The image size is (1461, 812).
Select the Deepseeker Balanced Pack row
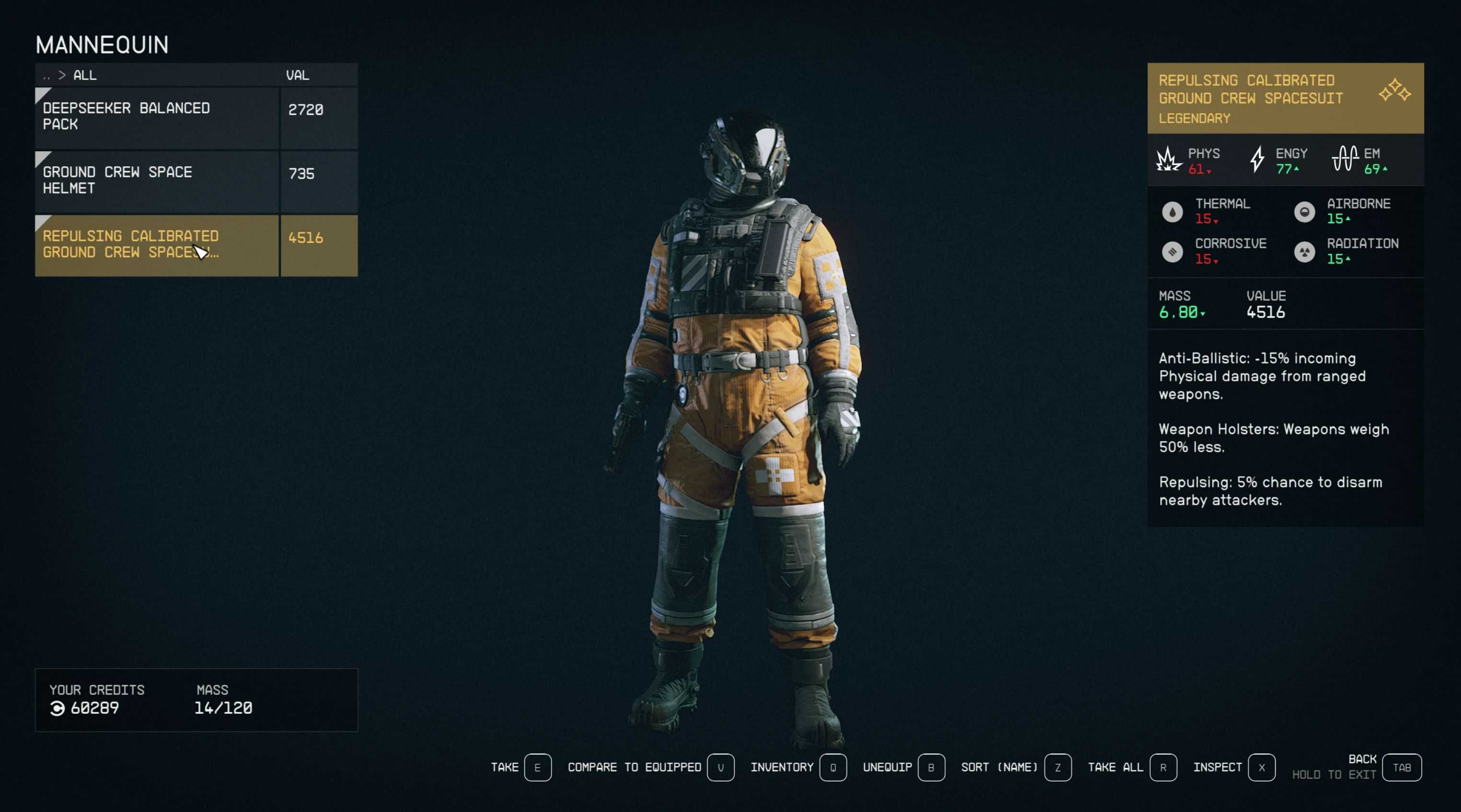(157, 117)
